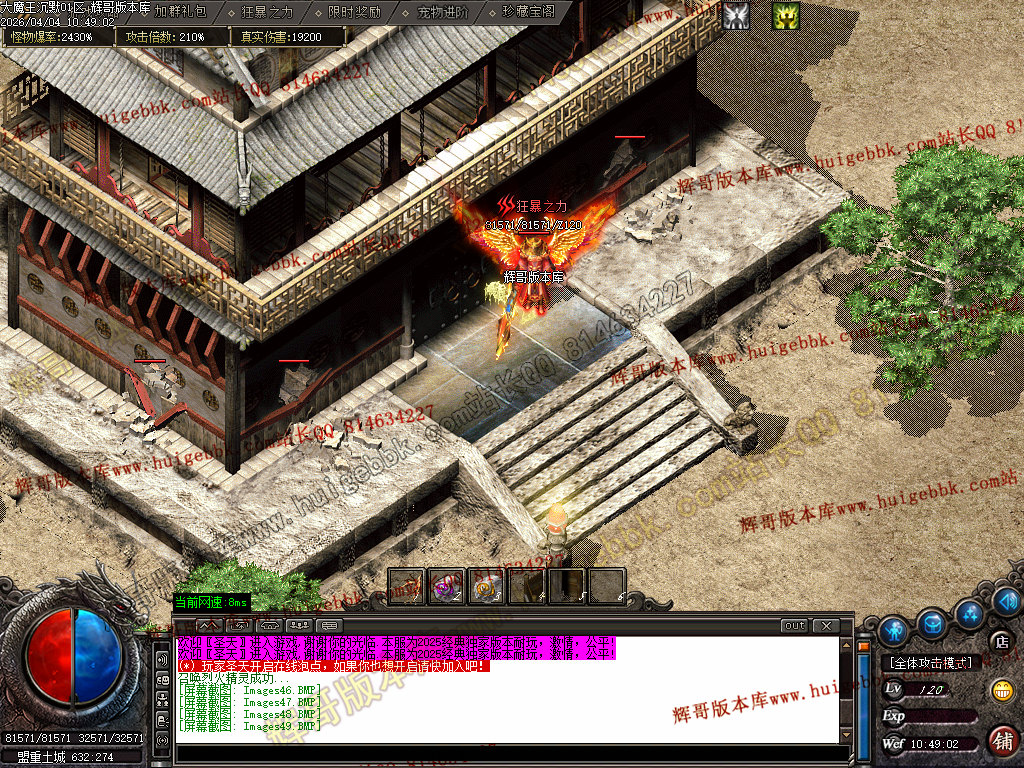Open the 宠物进阶 menu
1024x768 pixels.
pos(442,13)
